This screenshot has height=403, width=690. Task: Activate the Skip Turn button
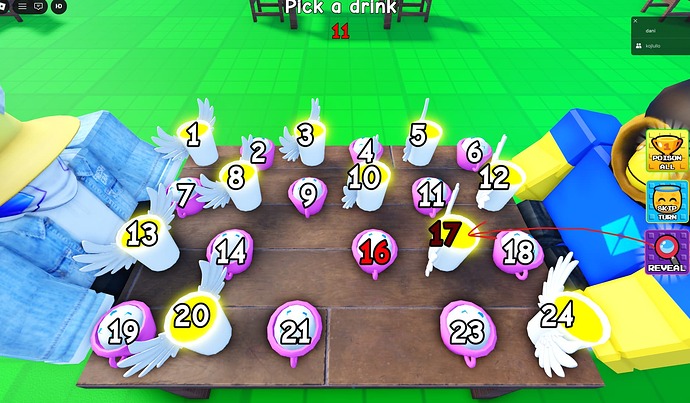click(665, 203)
